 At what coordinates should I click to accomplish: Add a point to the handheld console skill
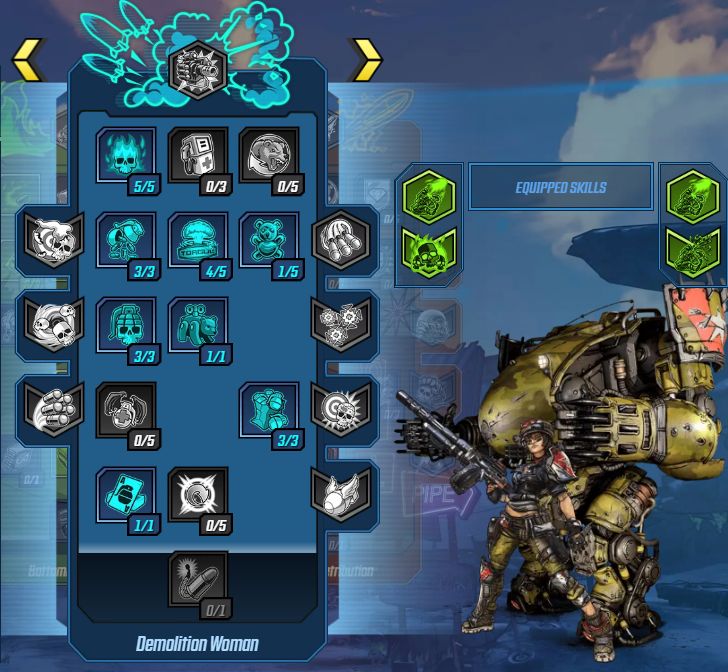(x=198, y=155)
